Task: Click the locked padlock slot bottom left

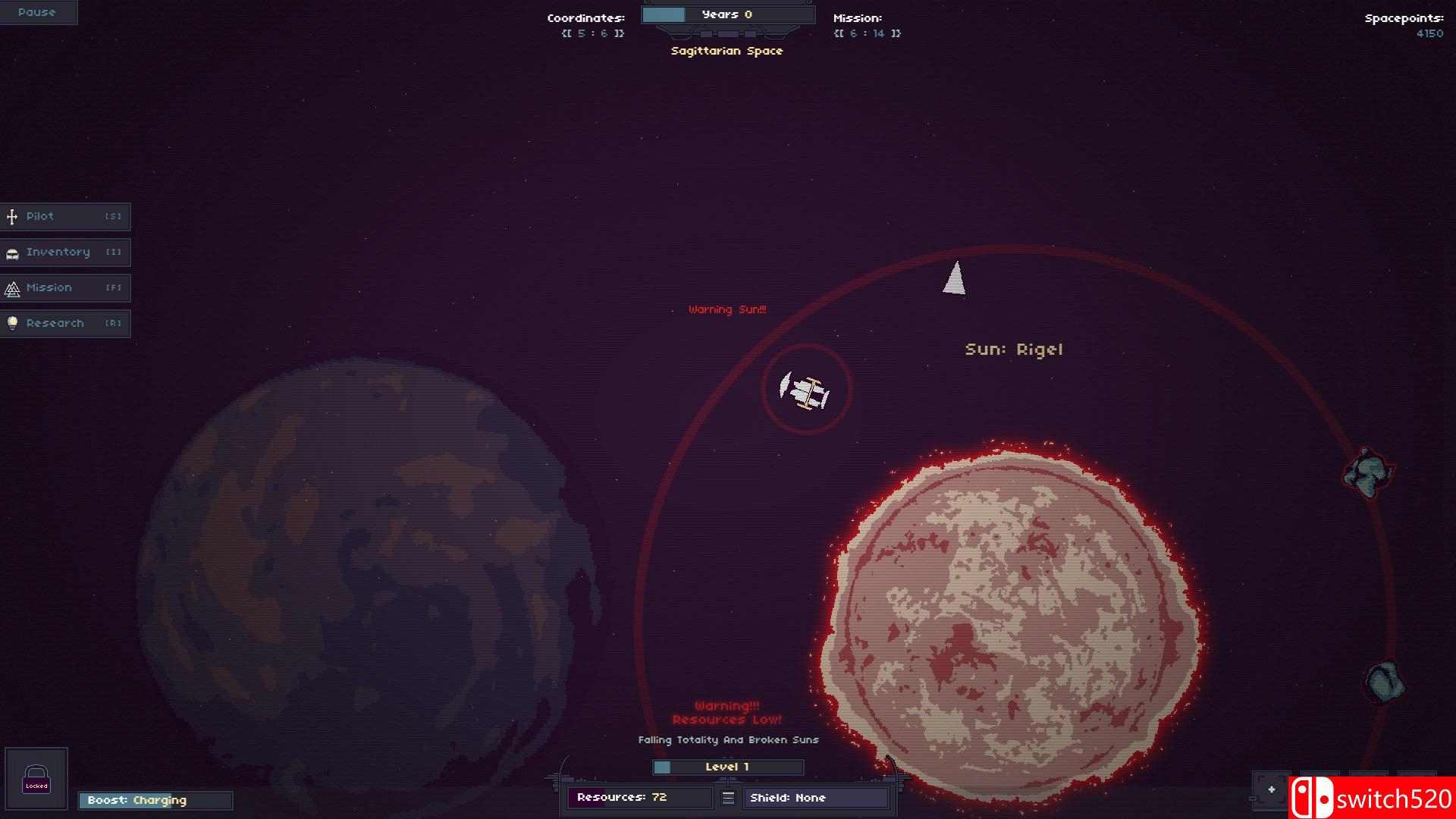Action: click(37, 778)
